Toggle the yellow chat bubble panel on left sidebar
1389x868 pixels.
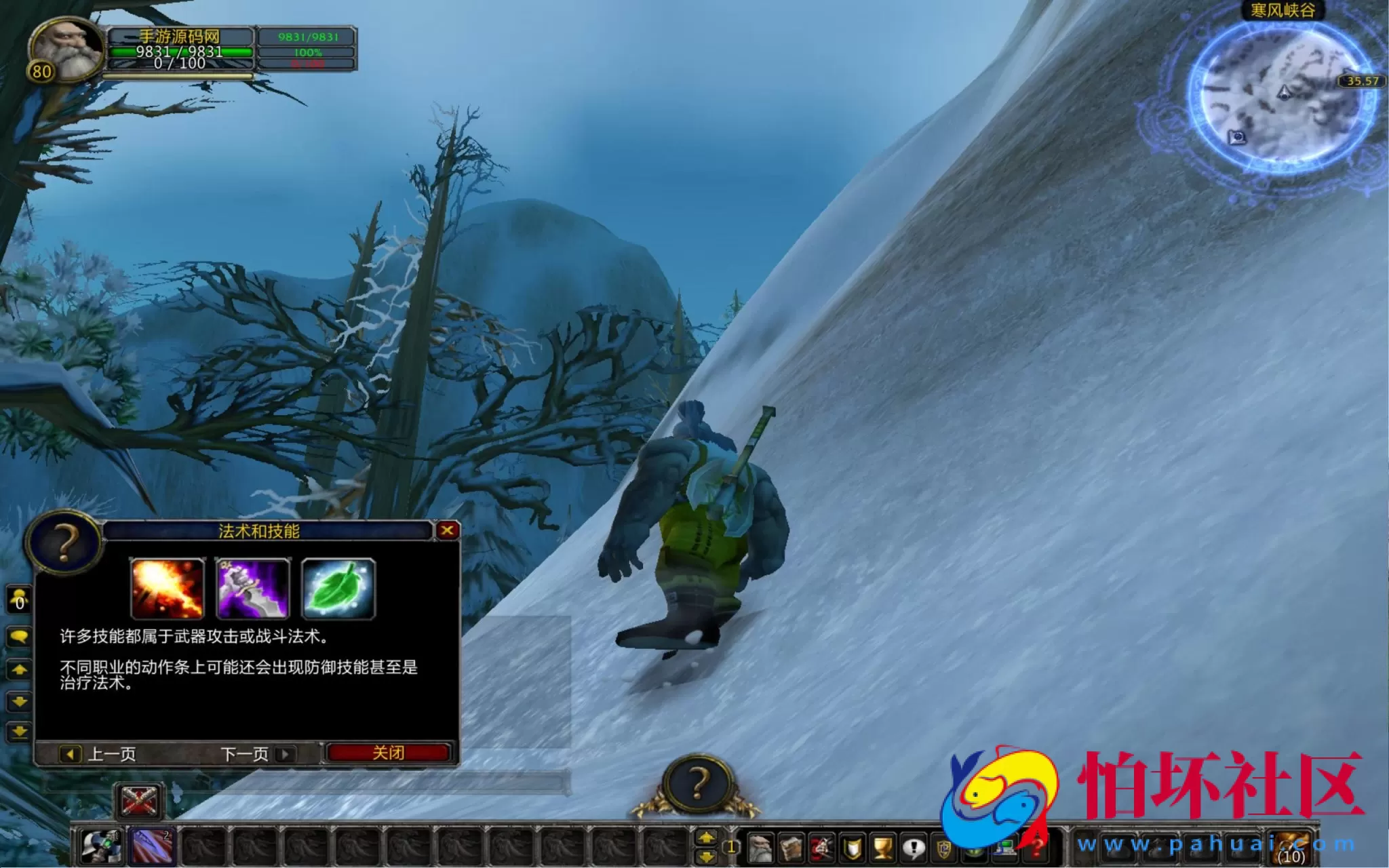(x=20, y=636)
